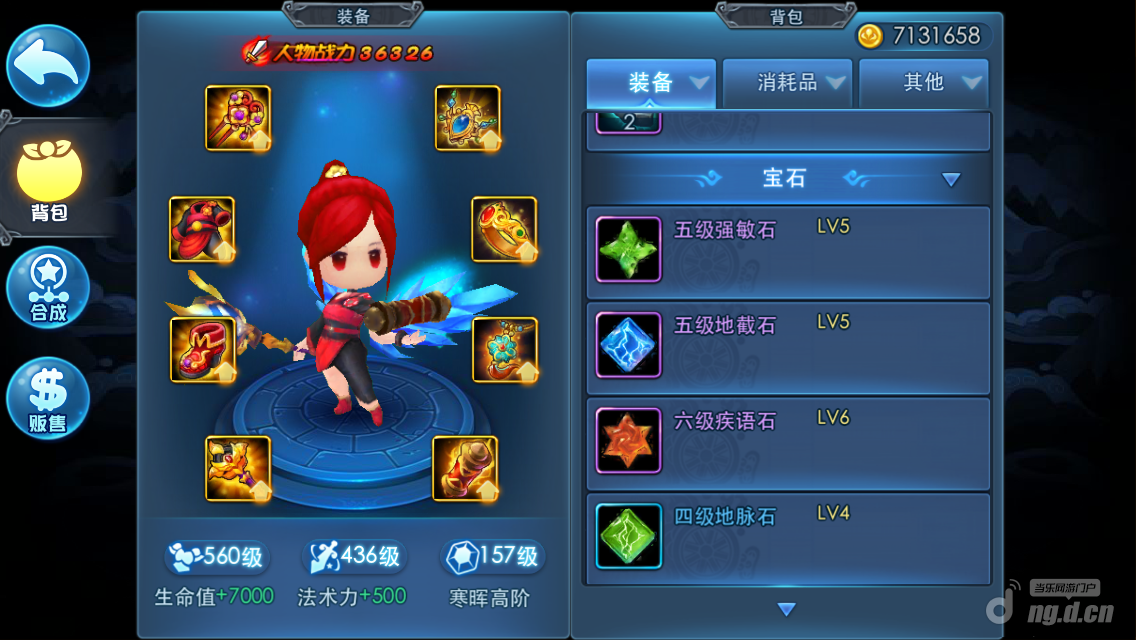Go back with the blue arrow button

click(x=48, y=66)
